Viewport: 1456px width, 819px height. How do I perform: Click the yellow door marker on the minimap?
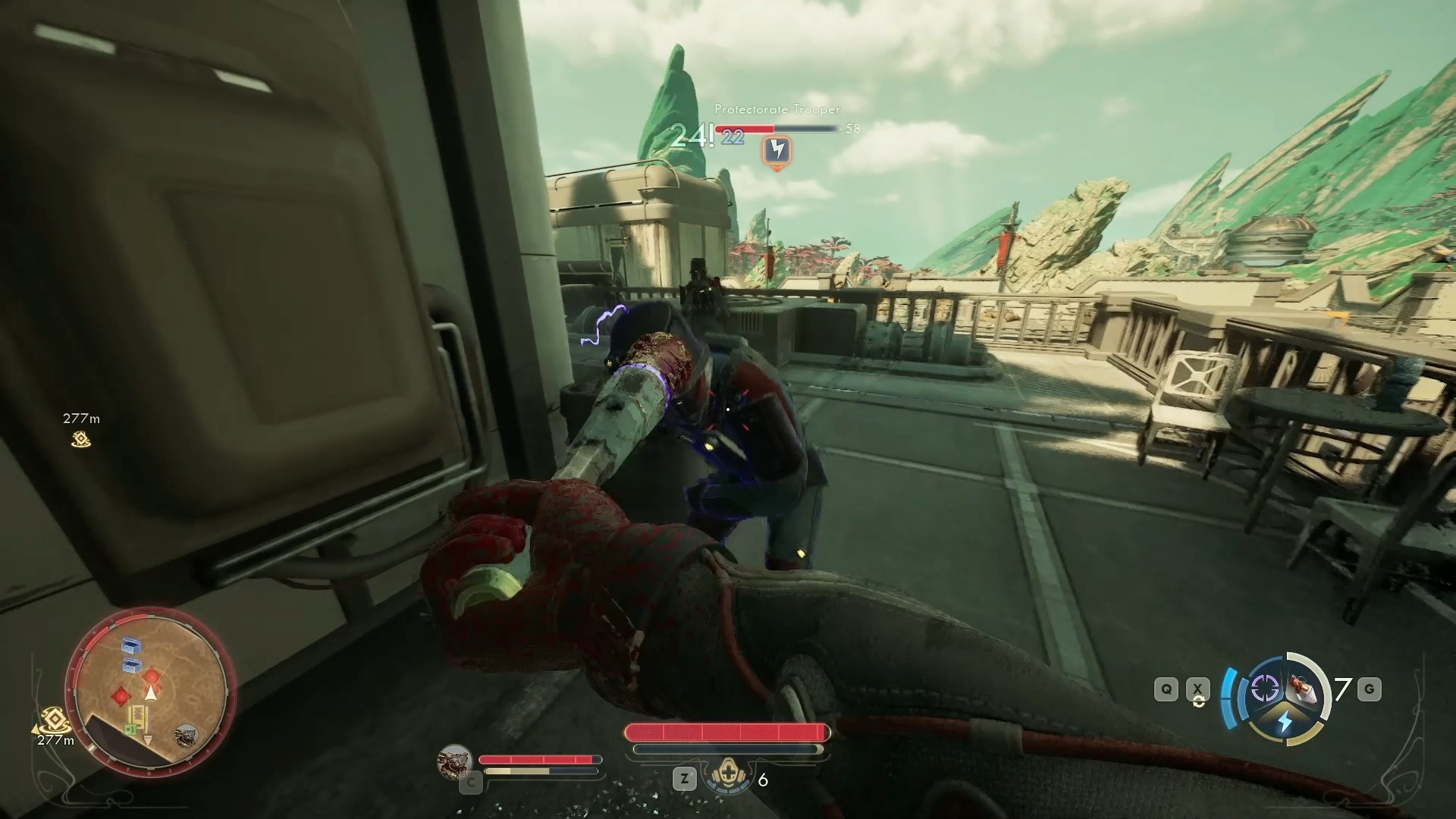139,716
